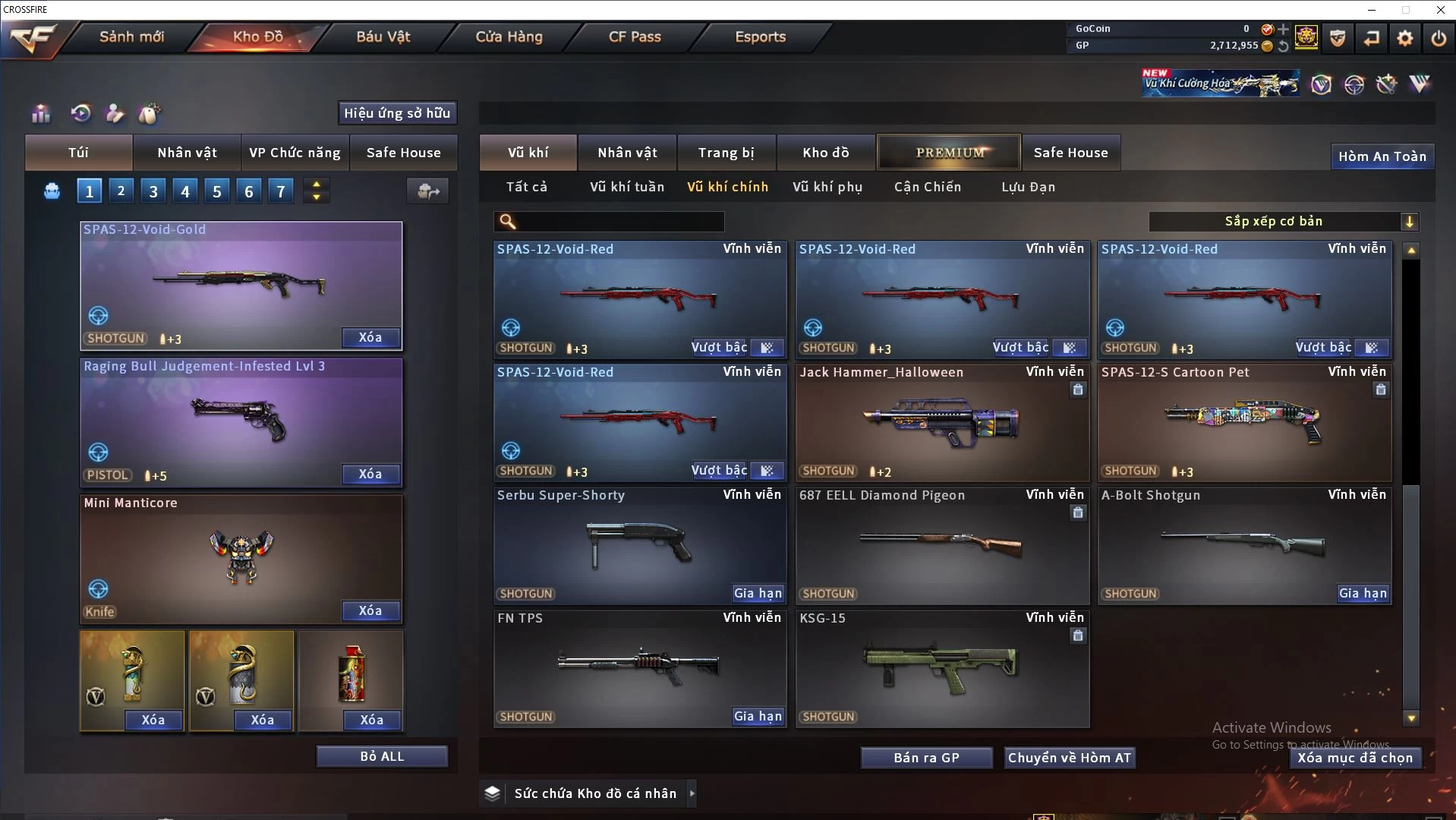Select the PREMIUM category tab
This screenshot has width=1456, height=820.
(x=949, y=153)
